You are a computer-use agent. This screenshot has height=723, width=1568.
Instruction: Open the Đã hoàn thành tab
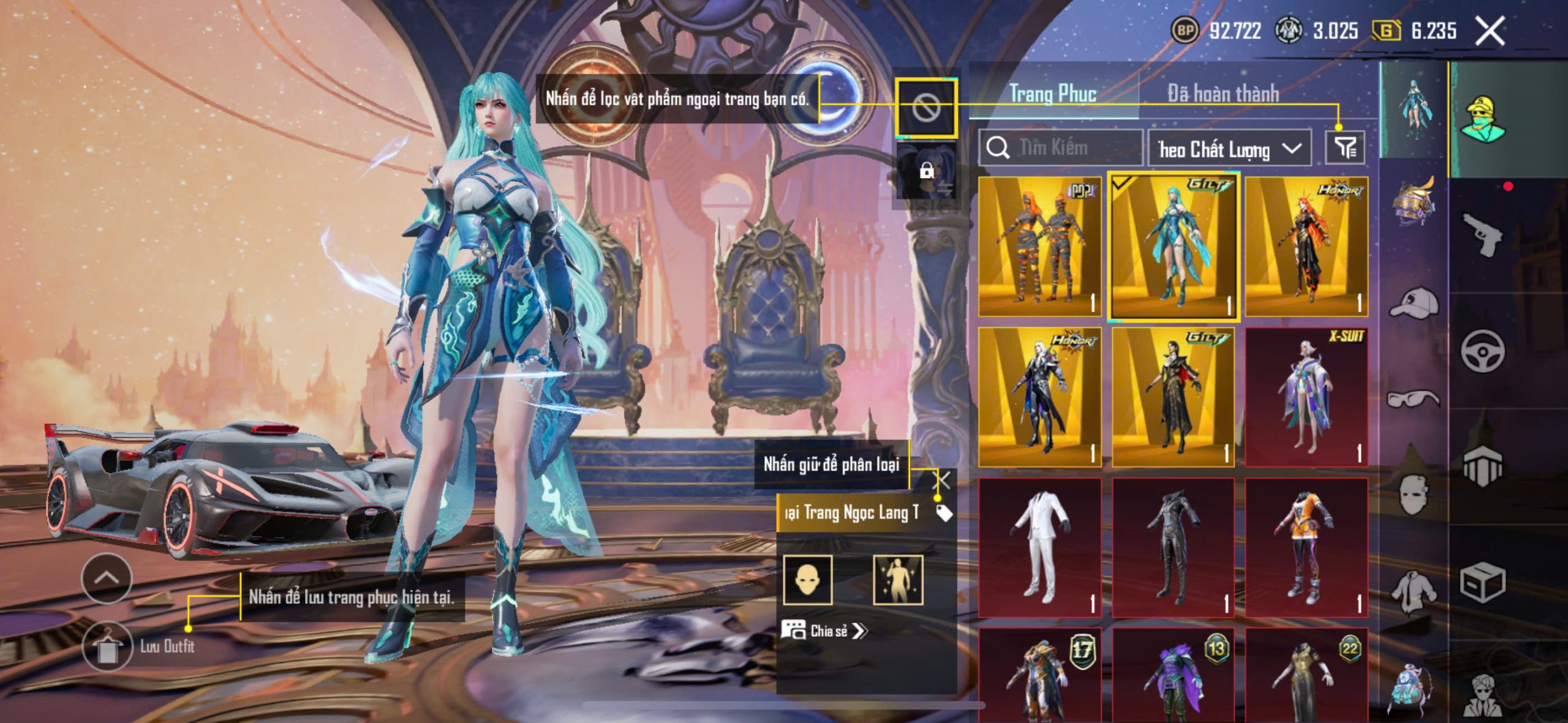[1223, 94]
